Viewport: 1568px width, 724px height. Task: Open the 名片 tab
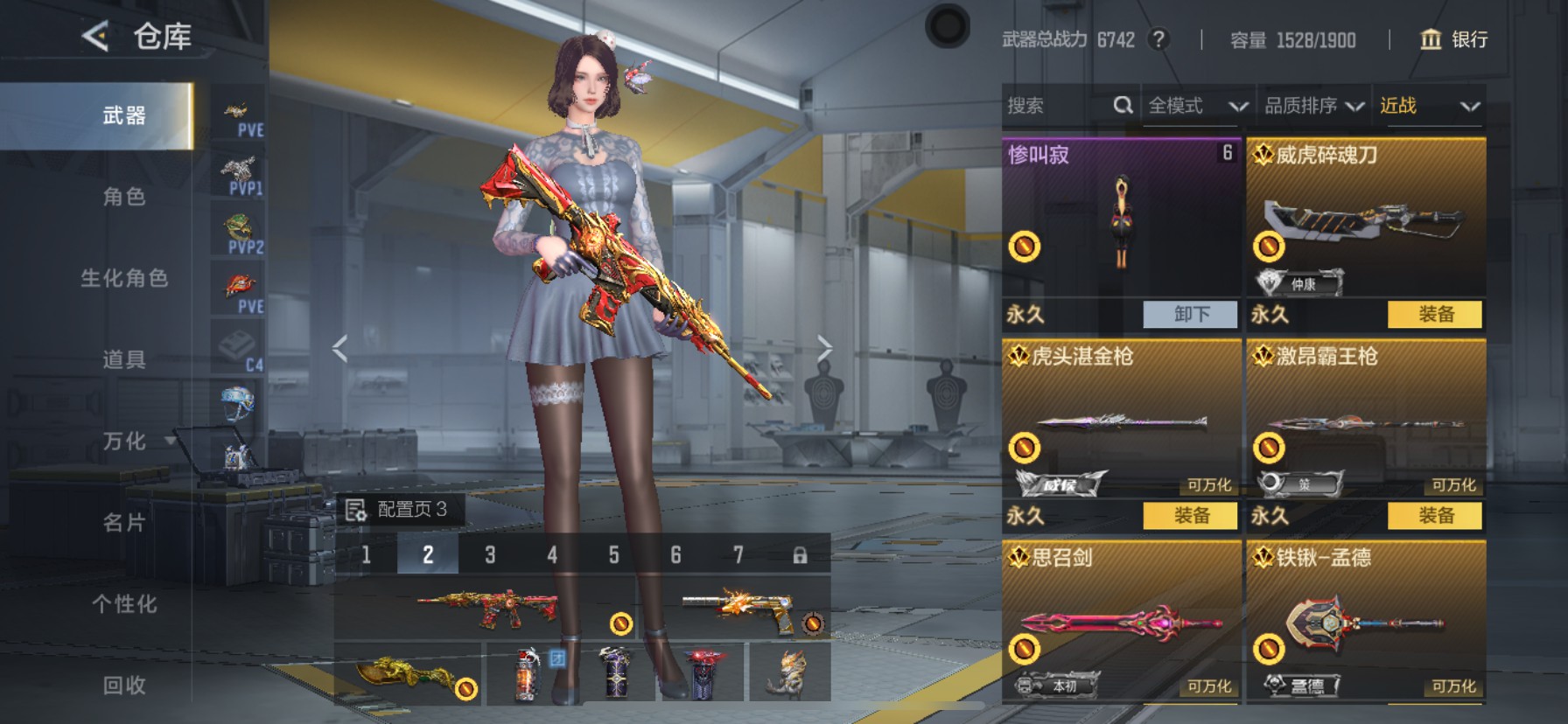tap(123, 522)
